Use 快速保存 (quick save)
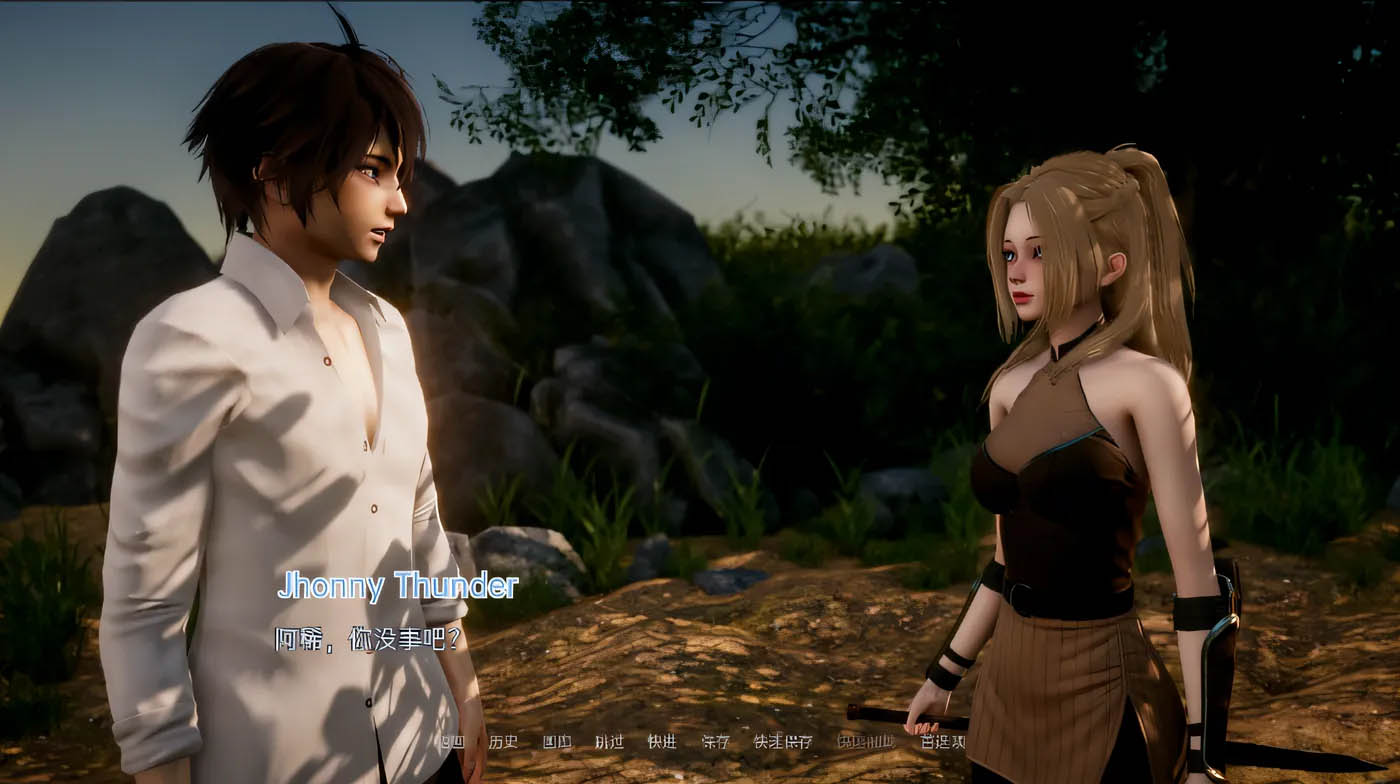Screen dimensions: 1400x784 click(x=782, y=742)
